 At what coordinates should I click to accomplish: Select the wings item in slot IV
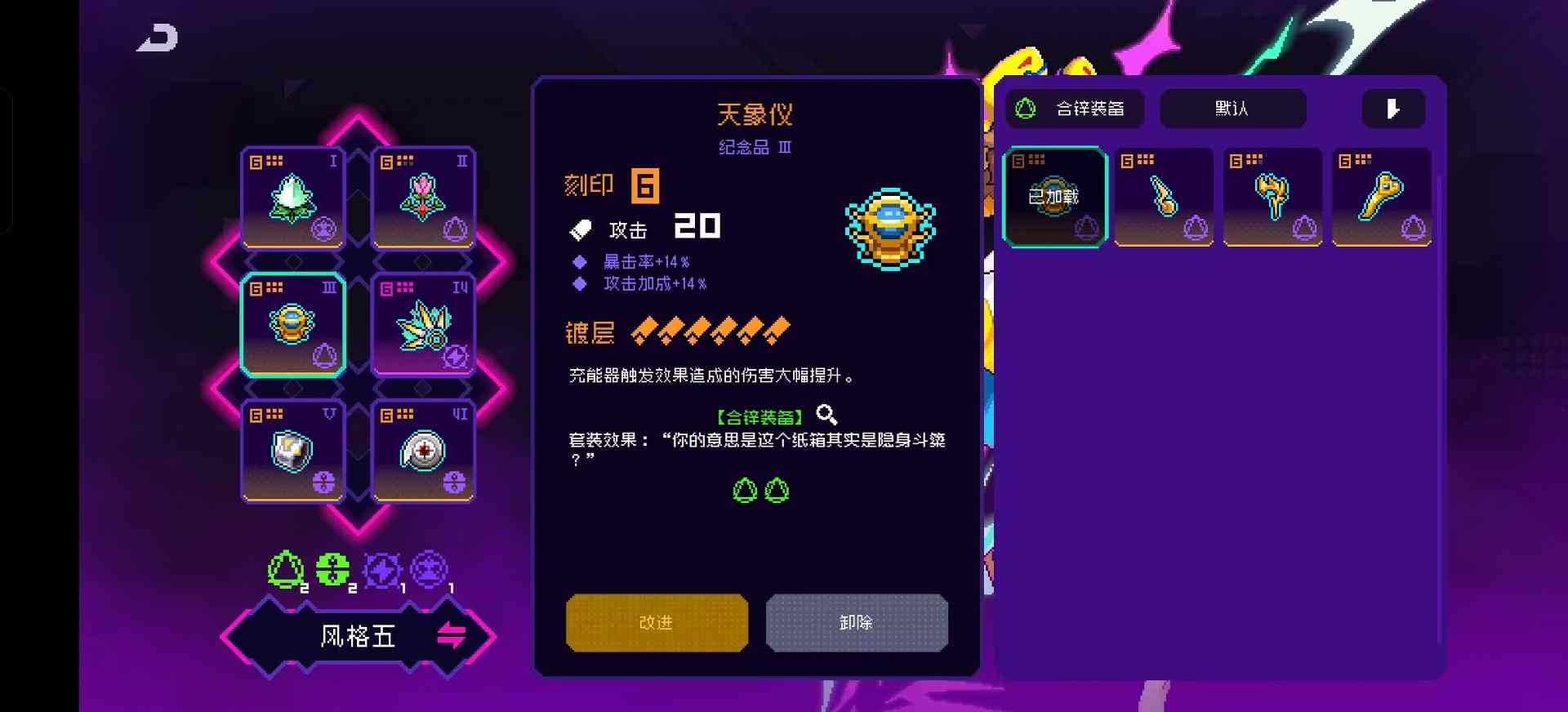(421, 324)
